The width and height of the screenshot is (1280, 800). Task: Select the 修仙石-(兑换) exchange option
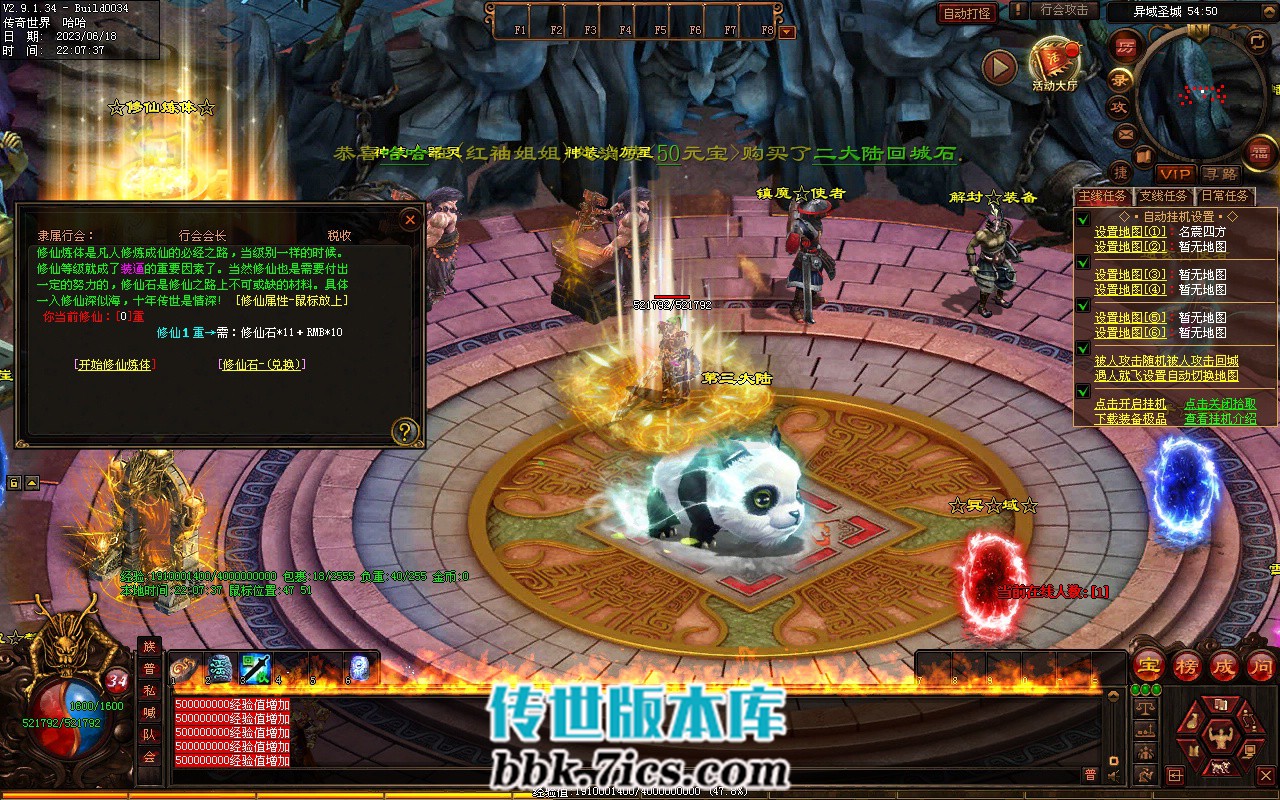(262, 365)
